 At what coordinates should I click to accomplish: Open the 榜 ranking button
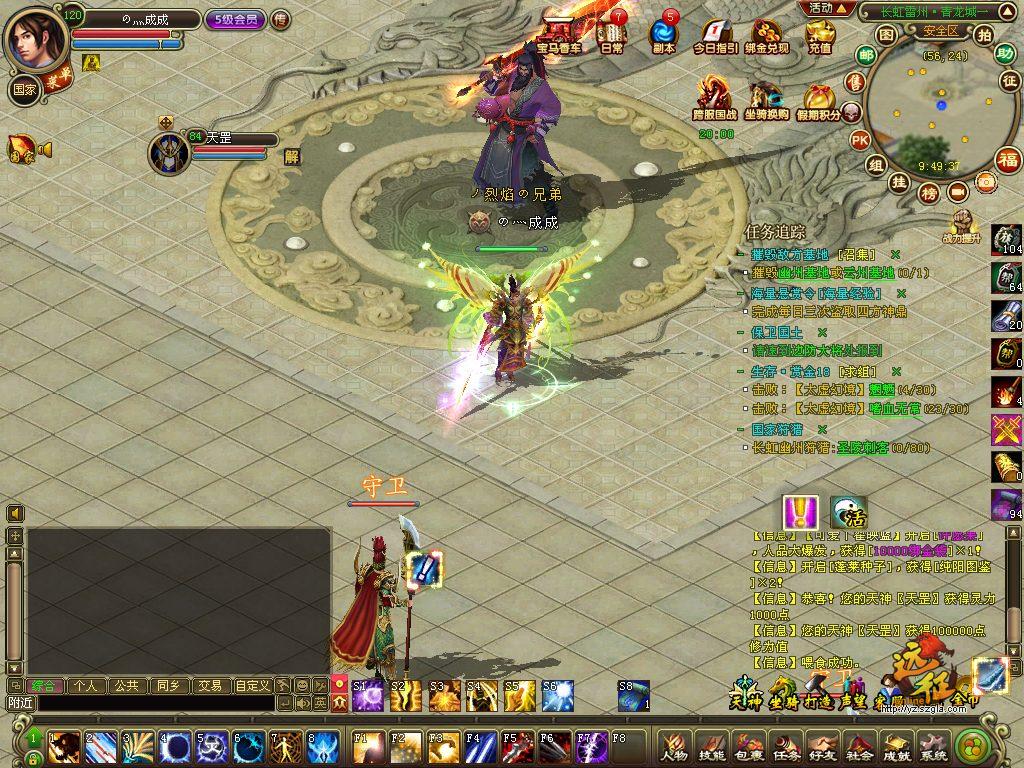pos(930,192)
